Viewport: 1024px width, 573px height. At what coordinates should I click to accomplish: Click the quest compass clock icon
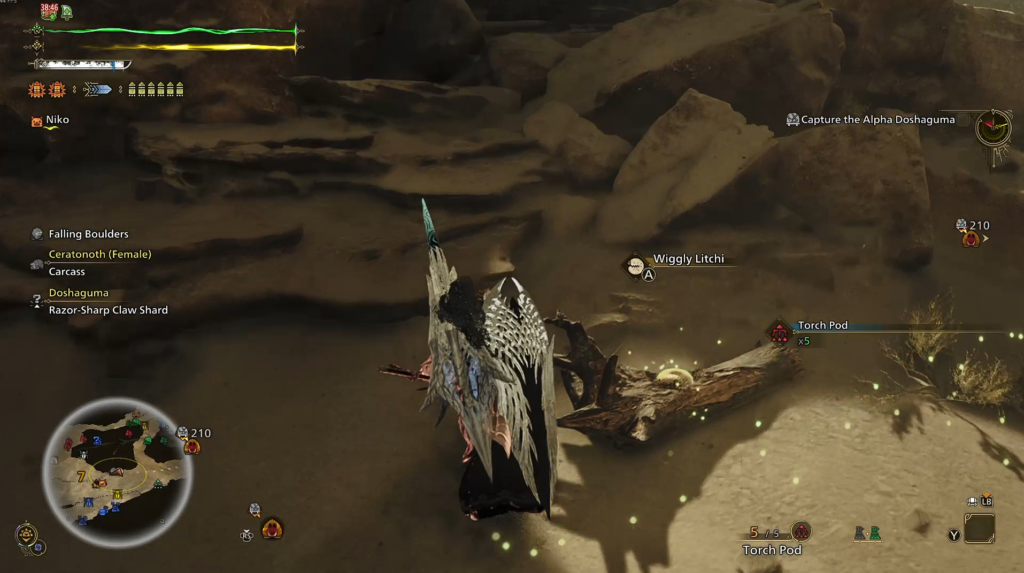(993, 127)
